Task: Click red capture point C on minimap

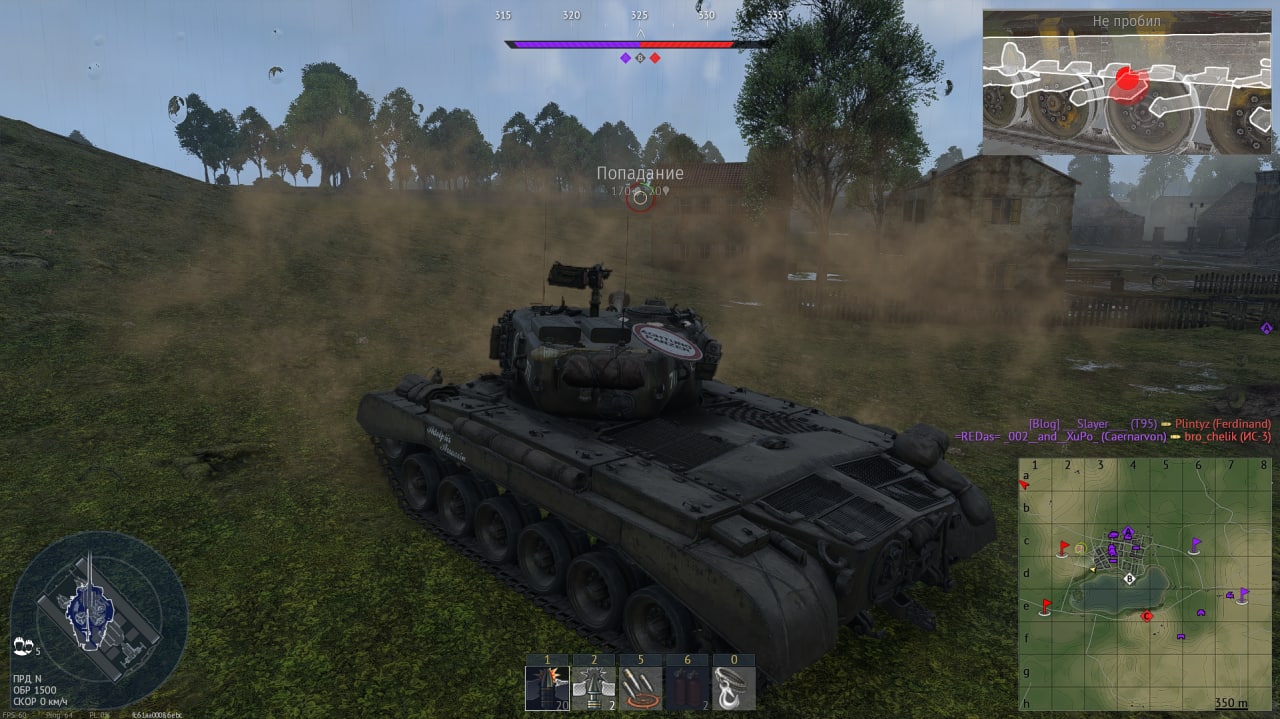Action: point(1147,616)
